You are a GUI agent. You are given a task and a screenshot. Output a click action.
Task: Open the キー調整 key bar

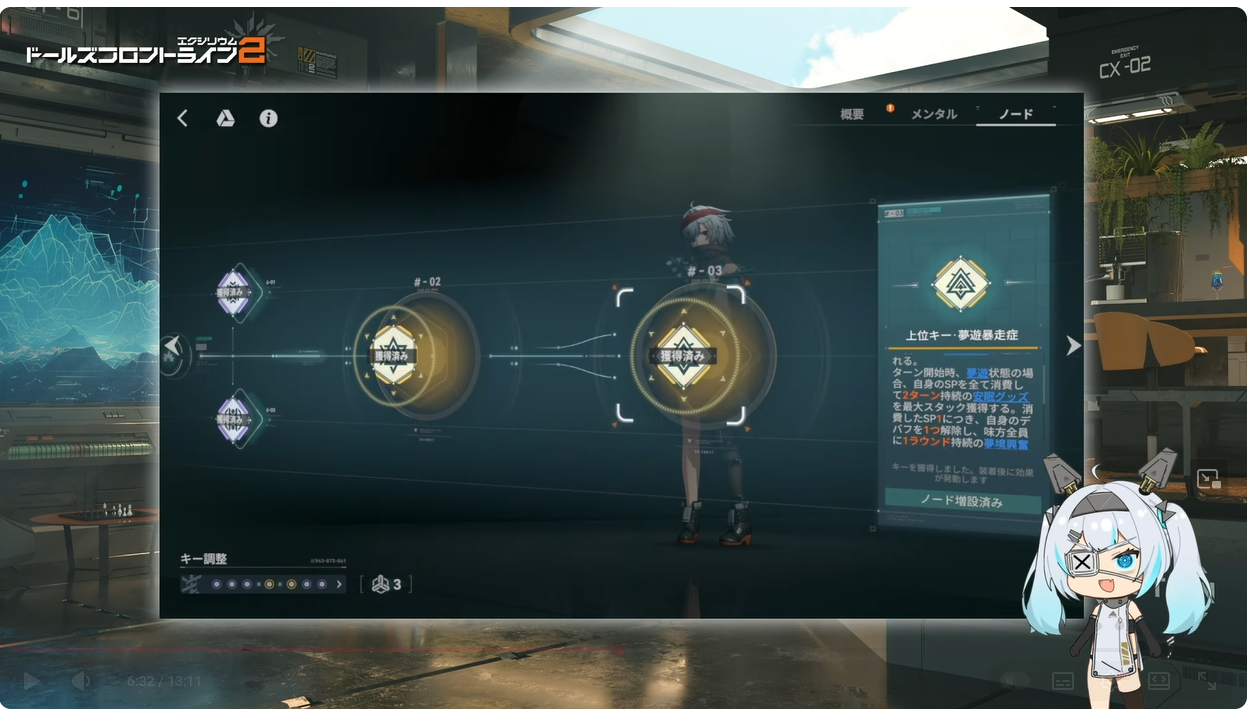pos(264,584)
